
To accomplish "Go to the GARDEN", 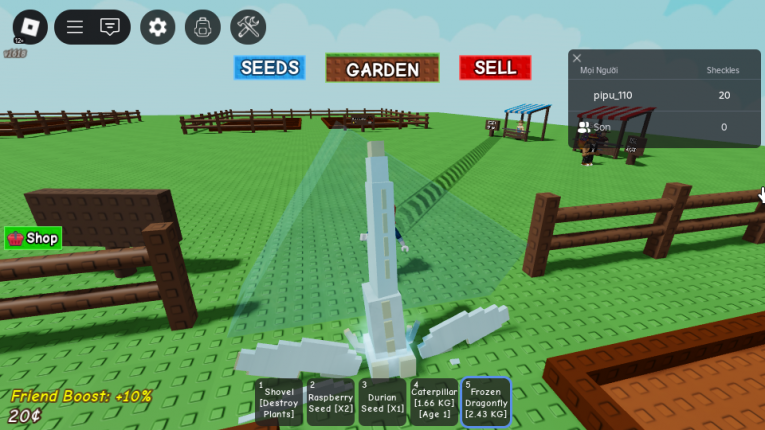I will 382,69.
